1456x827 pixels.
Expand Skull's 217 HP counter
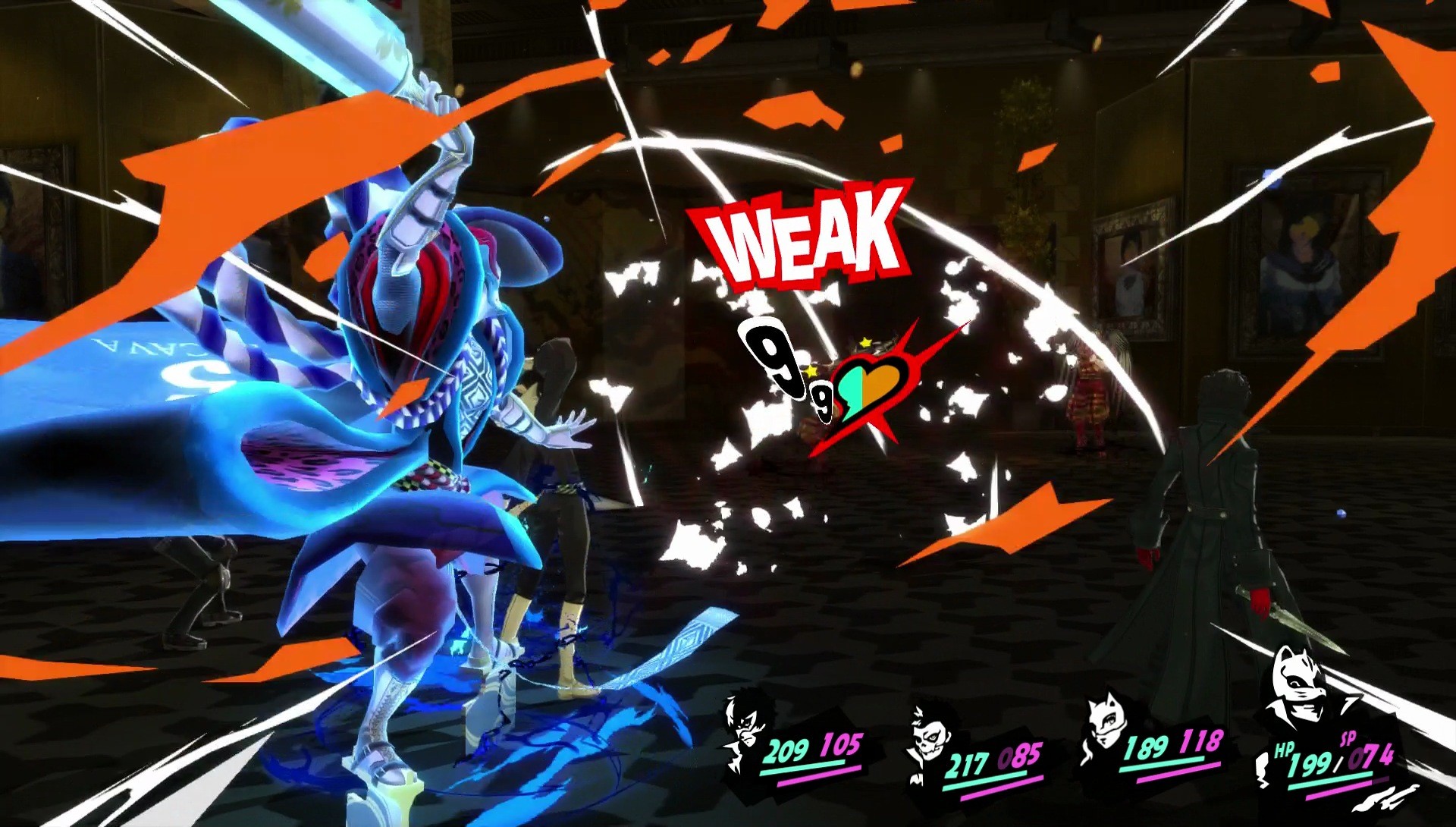[x=967, y=763]
